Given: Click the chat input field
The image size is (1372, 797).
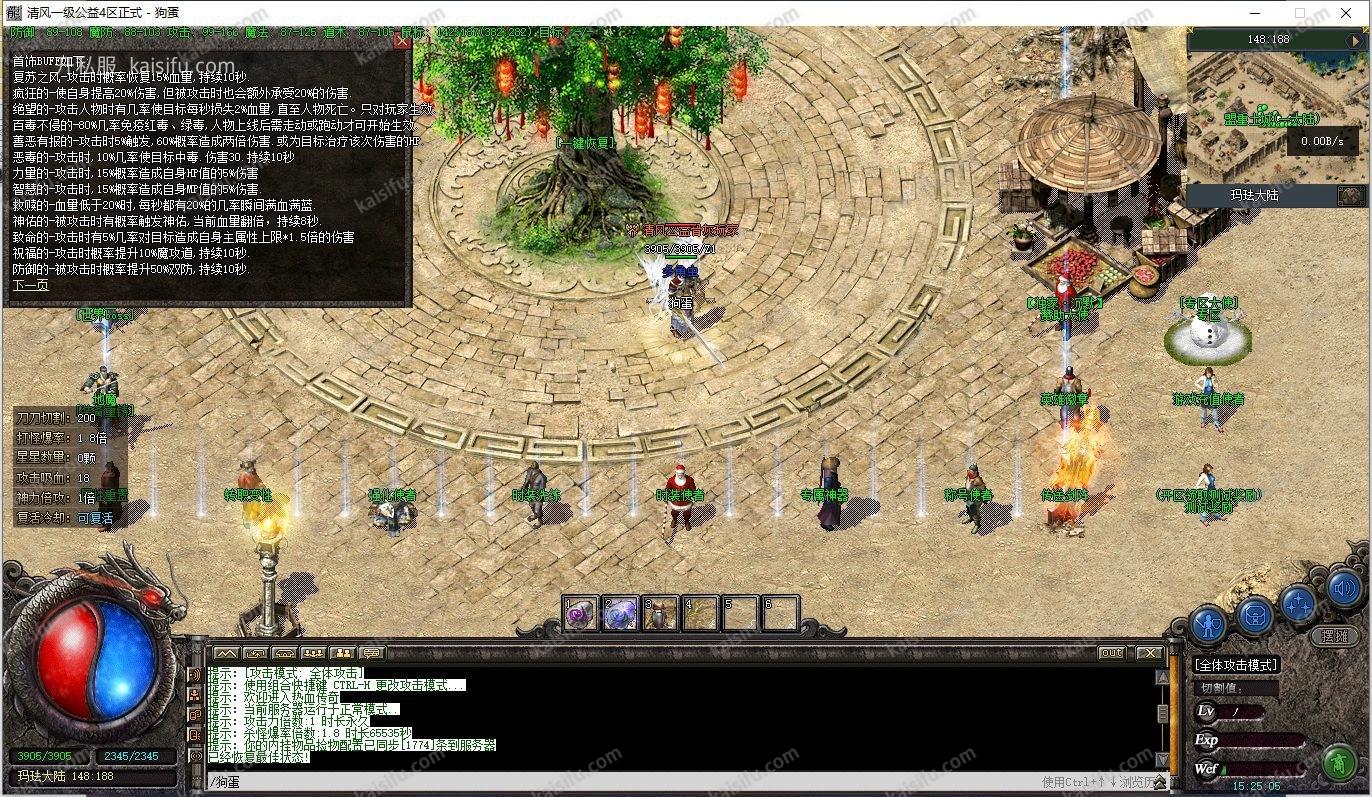Looking at the screenshot, I should [x=620, y=782].
